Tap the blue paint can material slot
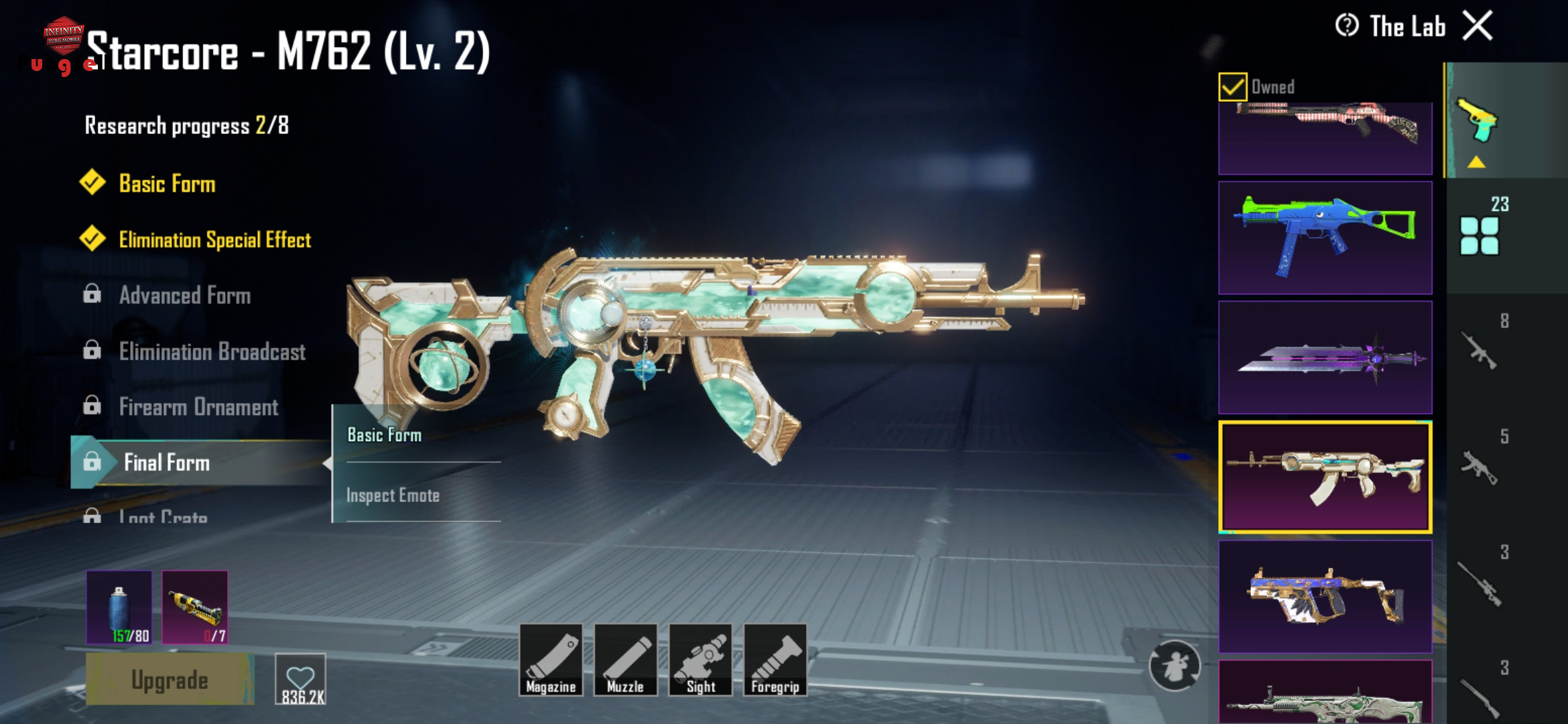 point(119,607)
